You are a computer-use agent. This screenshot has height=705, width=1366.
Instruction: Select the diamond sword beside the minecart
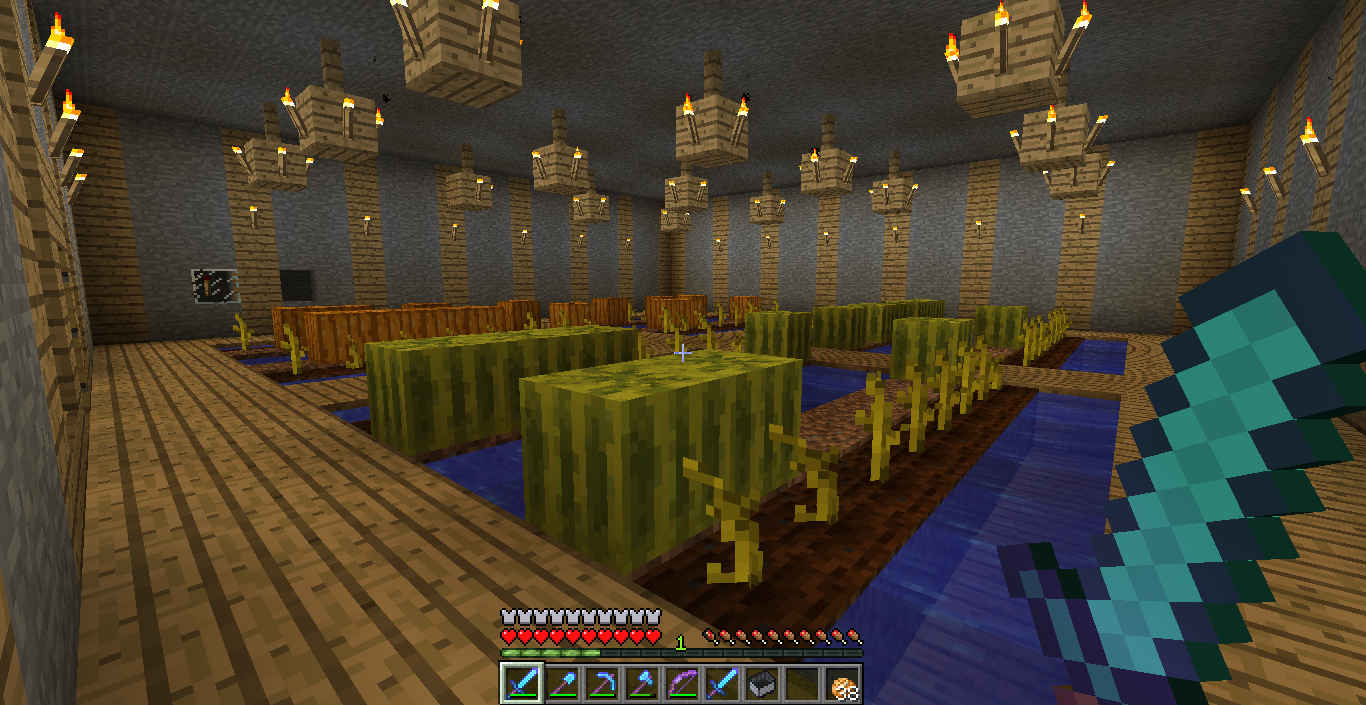pos(720,683)
